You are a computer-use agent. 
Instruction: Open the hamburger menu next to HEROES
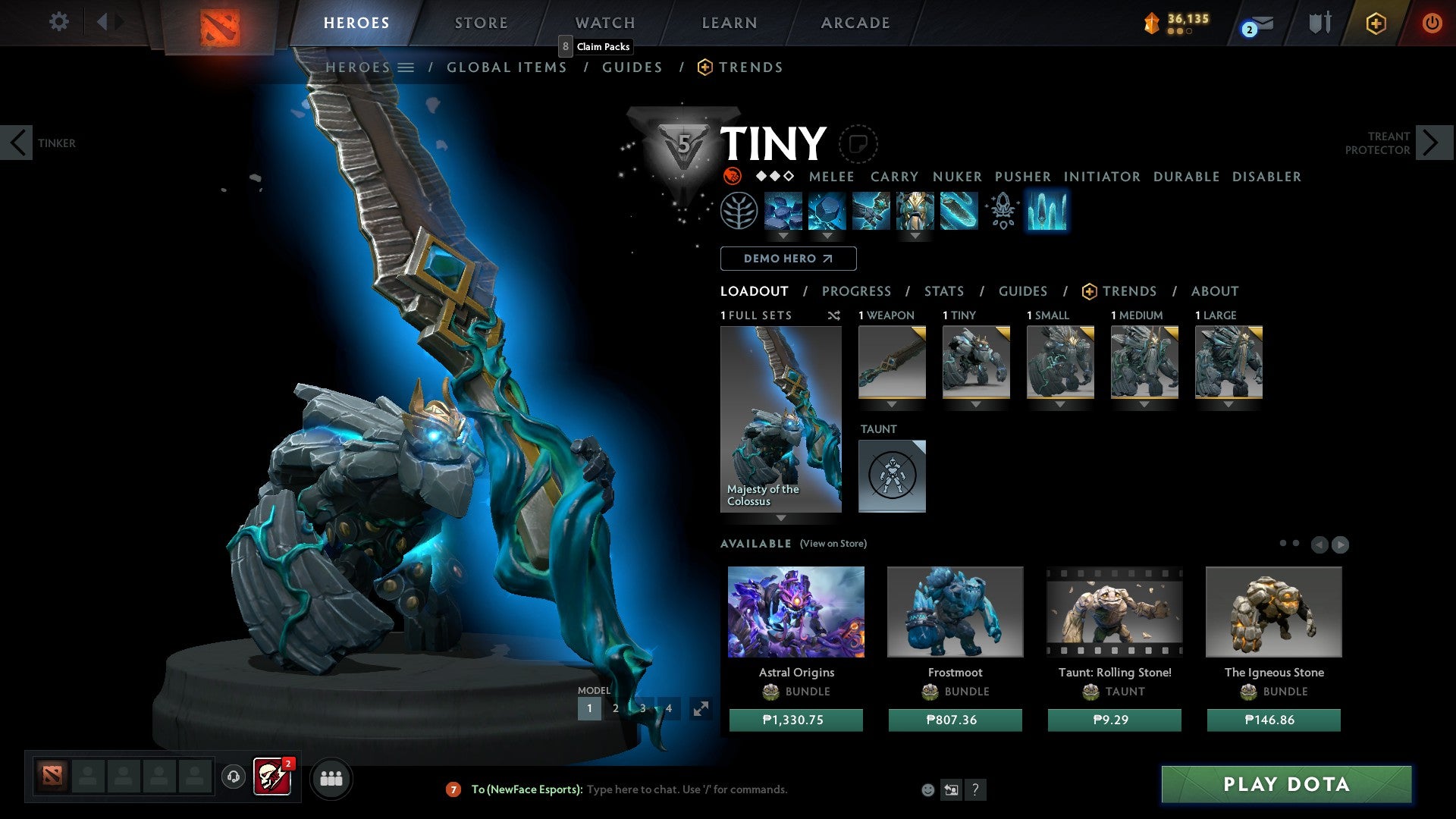[407, 67]
